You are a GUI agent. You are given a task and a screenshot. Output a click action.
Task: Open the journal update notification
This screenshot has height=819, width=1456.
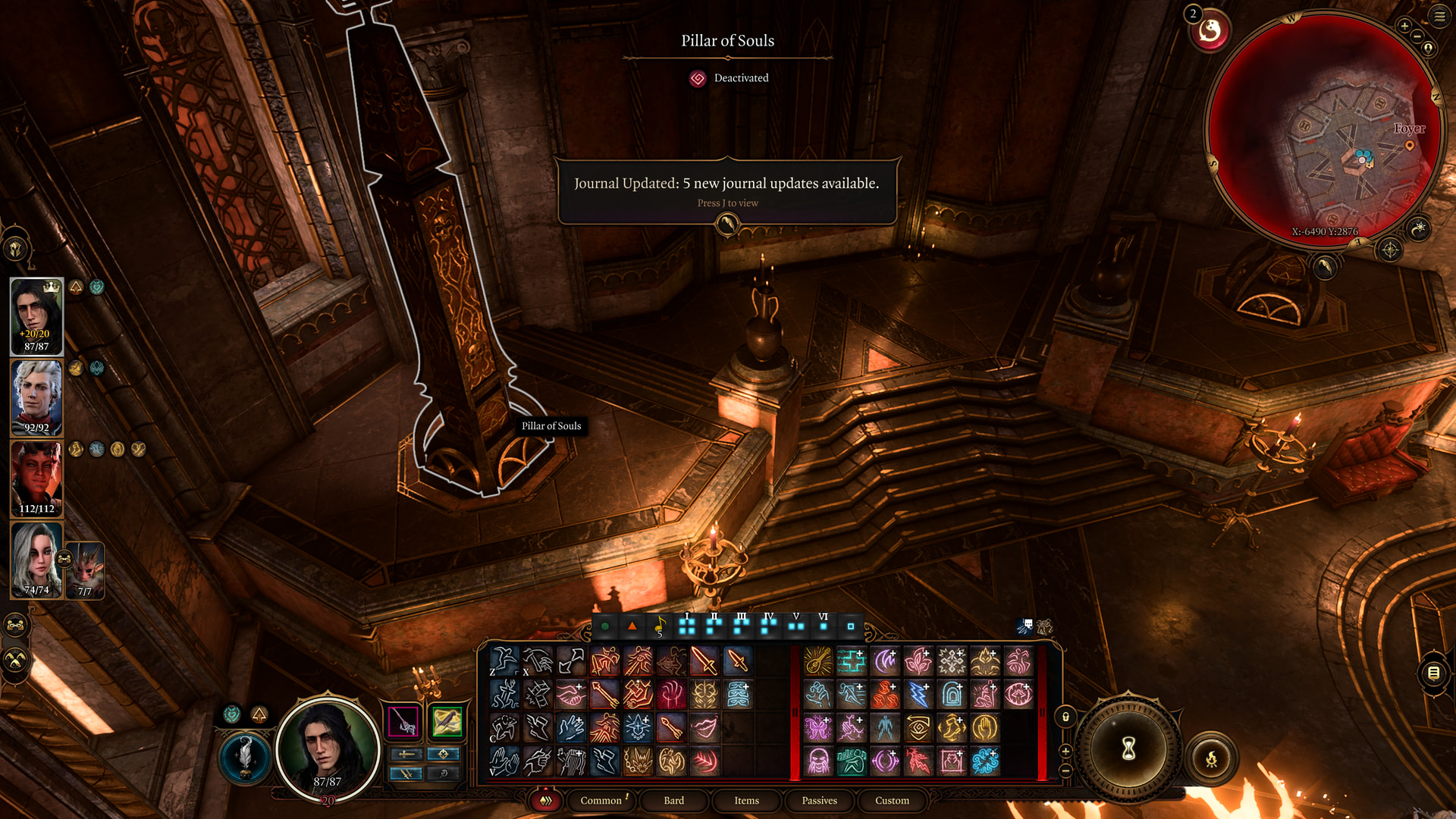[x=727, y=190]
